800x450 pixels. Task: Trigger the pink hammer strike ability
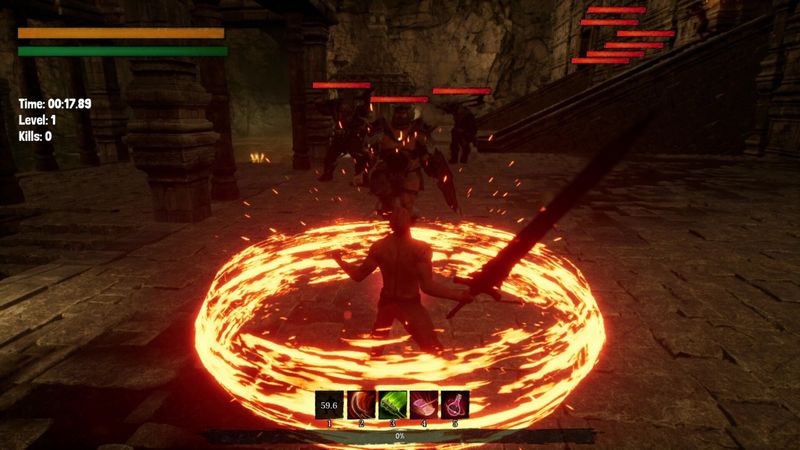coord(423,404)
